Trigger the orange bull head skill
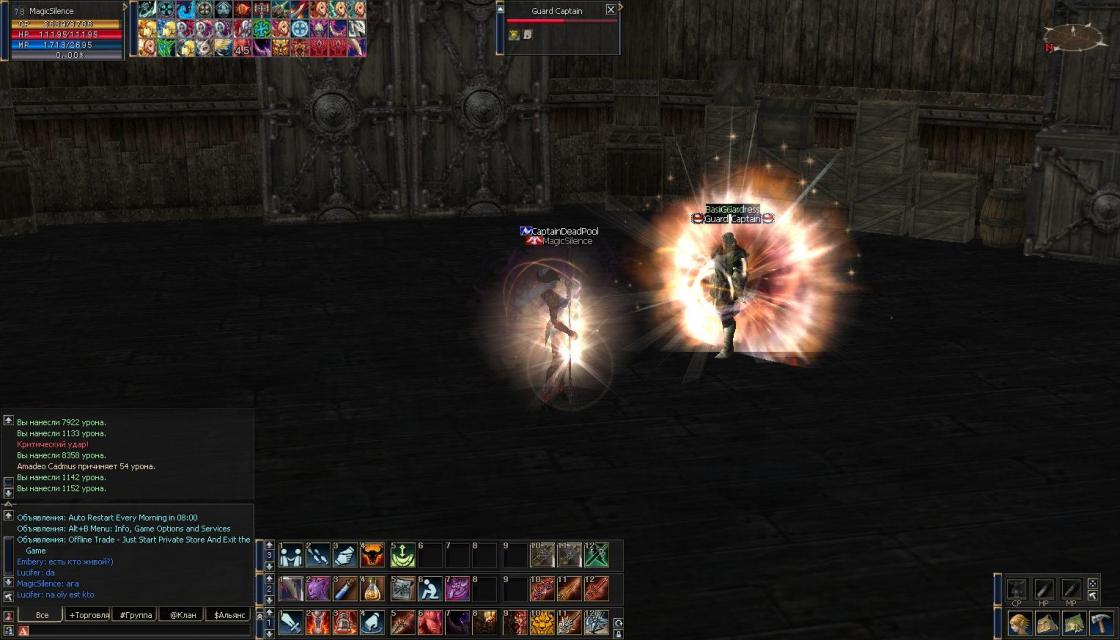The width and height of the screenshot is (1120, 640). tap(373, 555)
